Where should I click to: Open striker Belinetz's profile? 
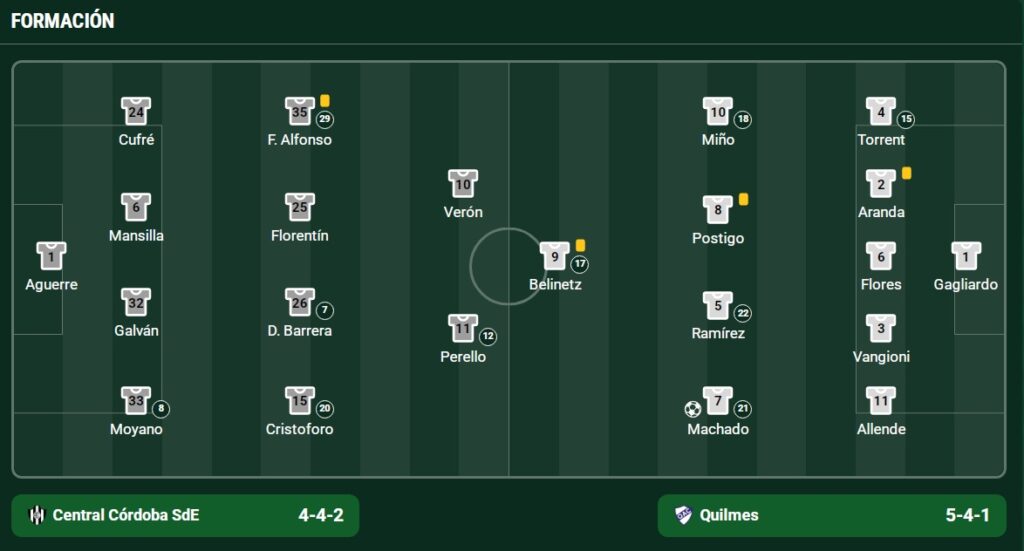pyautogui.click(x=555, y=257)
